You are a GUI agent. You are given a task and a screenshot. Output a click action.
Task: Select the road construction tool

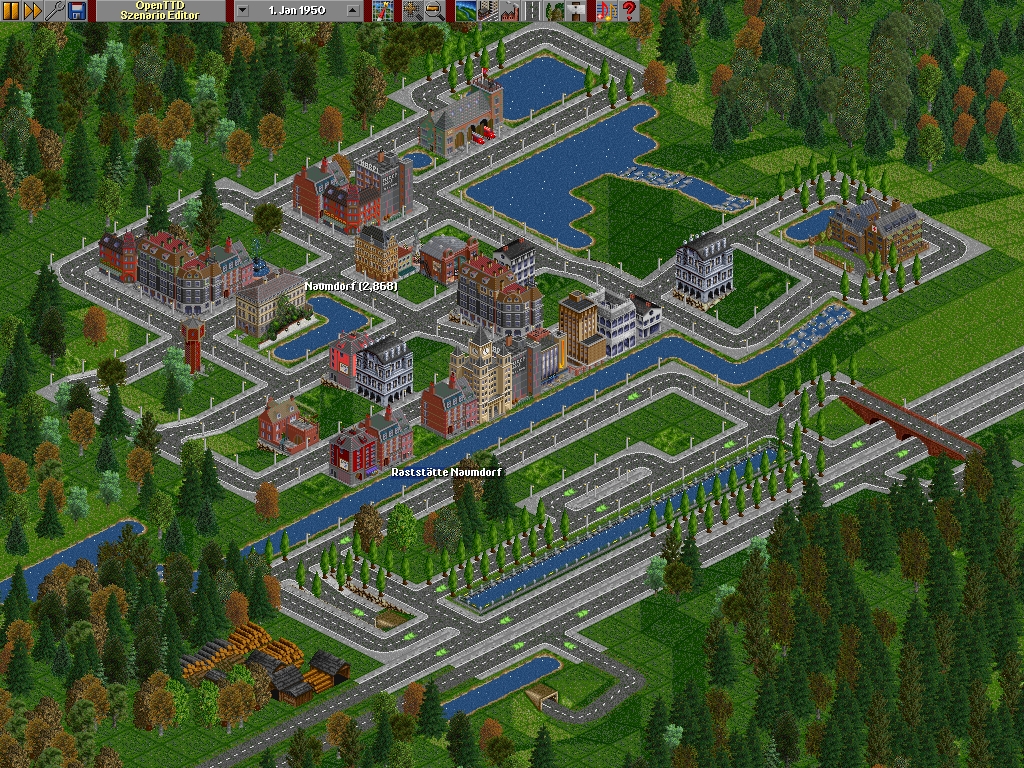[533, 11]
